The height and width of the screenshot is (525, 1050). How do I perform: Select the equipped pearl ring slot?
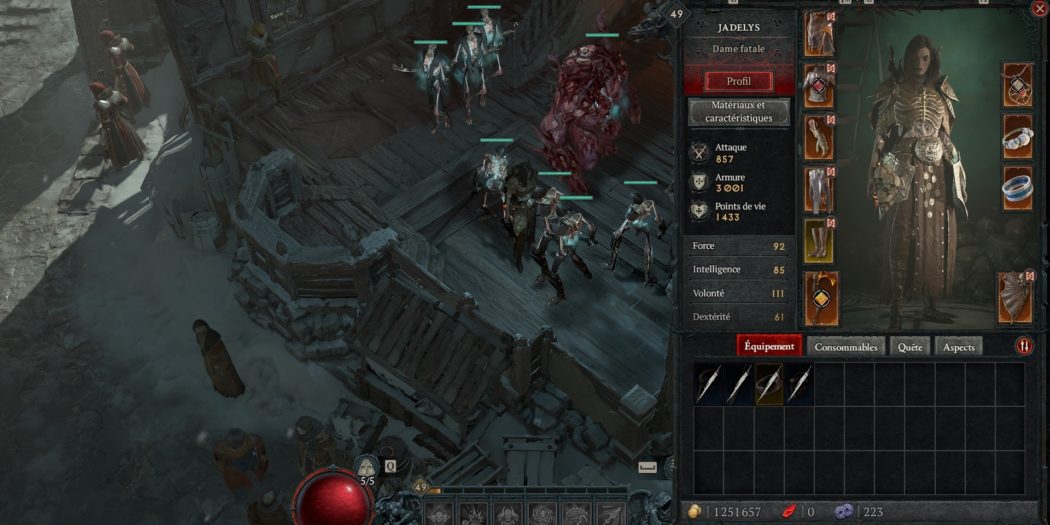(1017, 137)
